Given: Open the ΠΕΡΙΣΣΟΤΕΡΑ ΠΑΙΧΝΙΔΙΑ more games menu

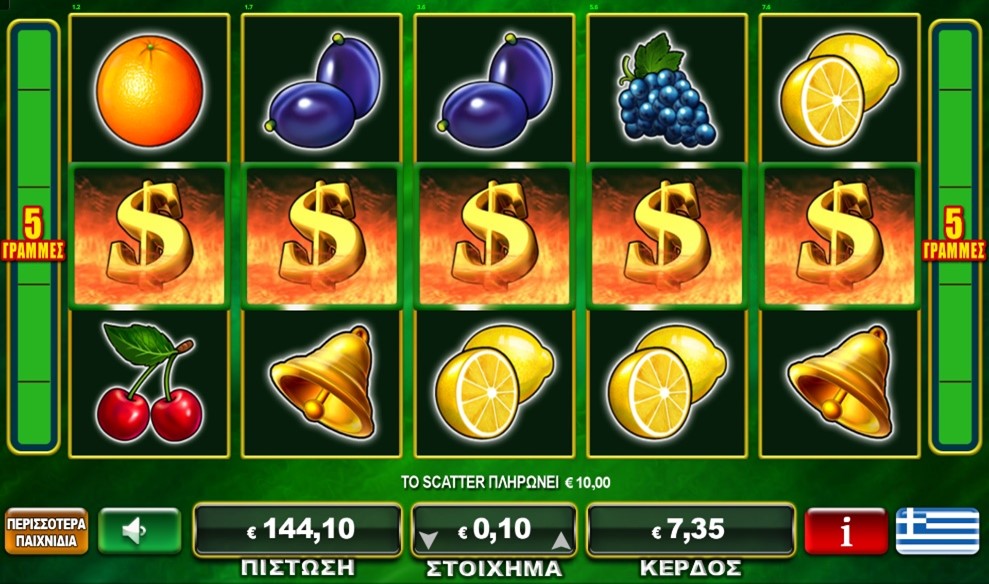Looking at the screenshot, I should coord(46,531).
